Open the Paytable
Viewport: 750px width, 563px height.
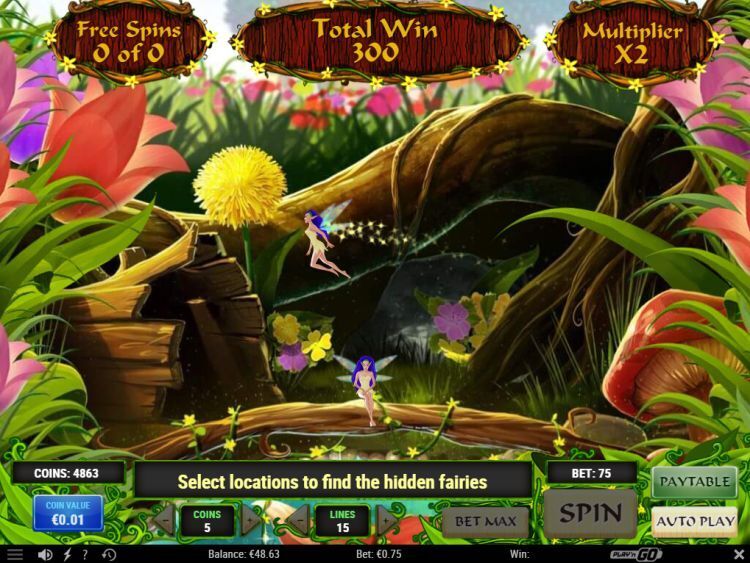[x=694, y=482]
